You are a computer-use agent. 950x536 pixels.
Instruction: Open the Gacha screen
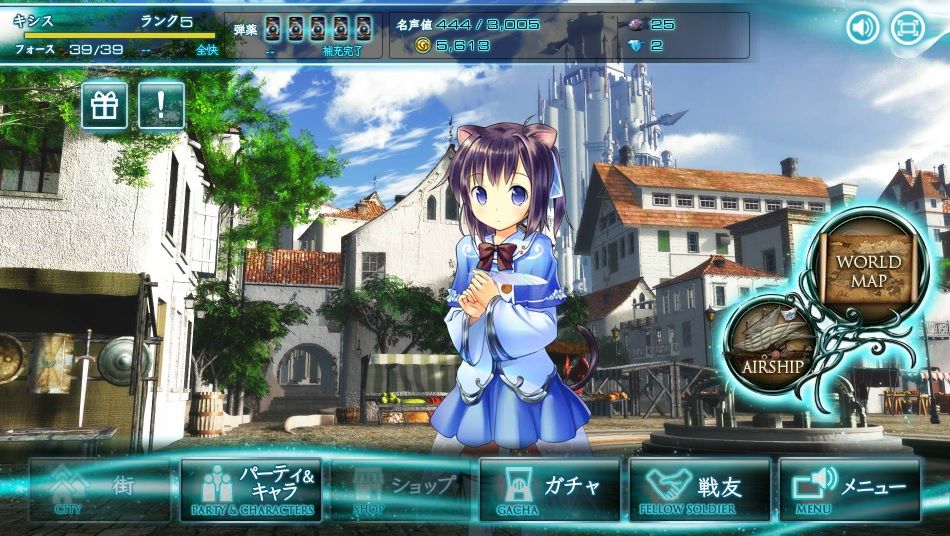[x=549, y=490]
